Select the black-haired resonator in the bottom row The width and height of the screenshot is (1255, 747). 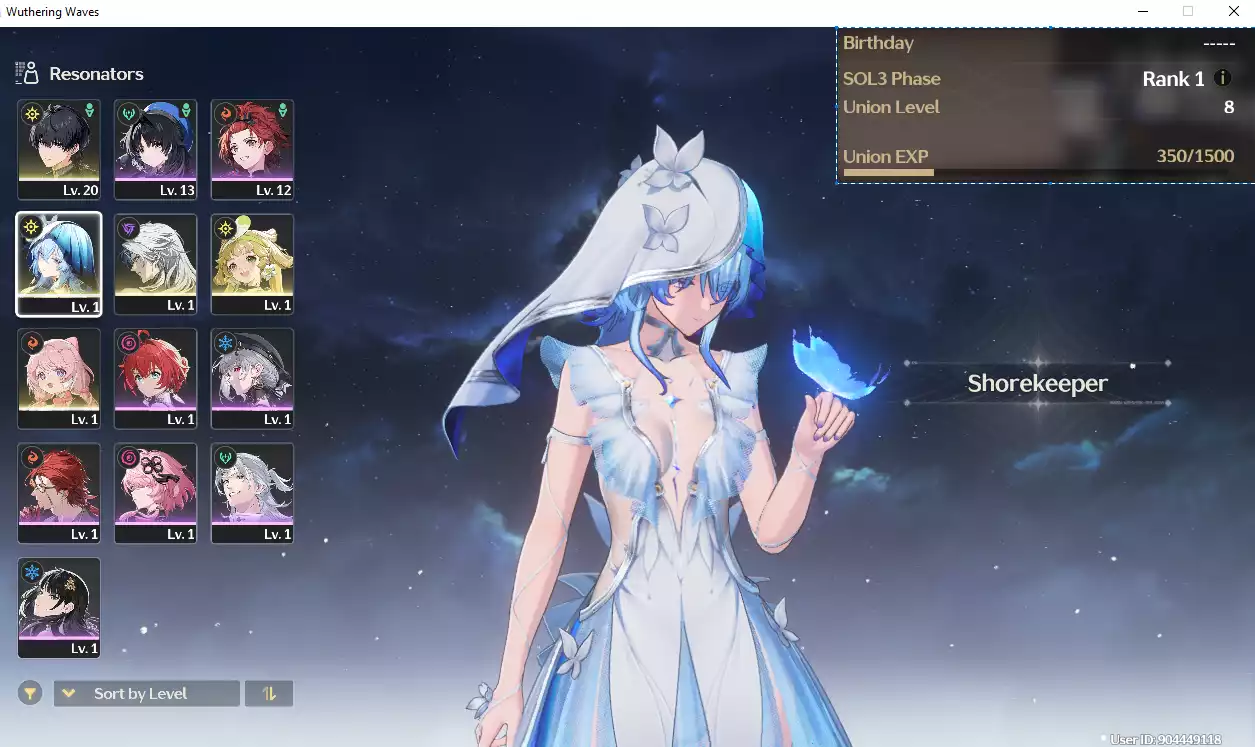(59, 607)
